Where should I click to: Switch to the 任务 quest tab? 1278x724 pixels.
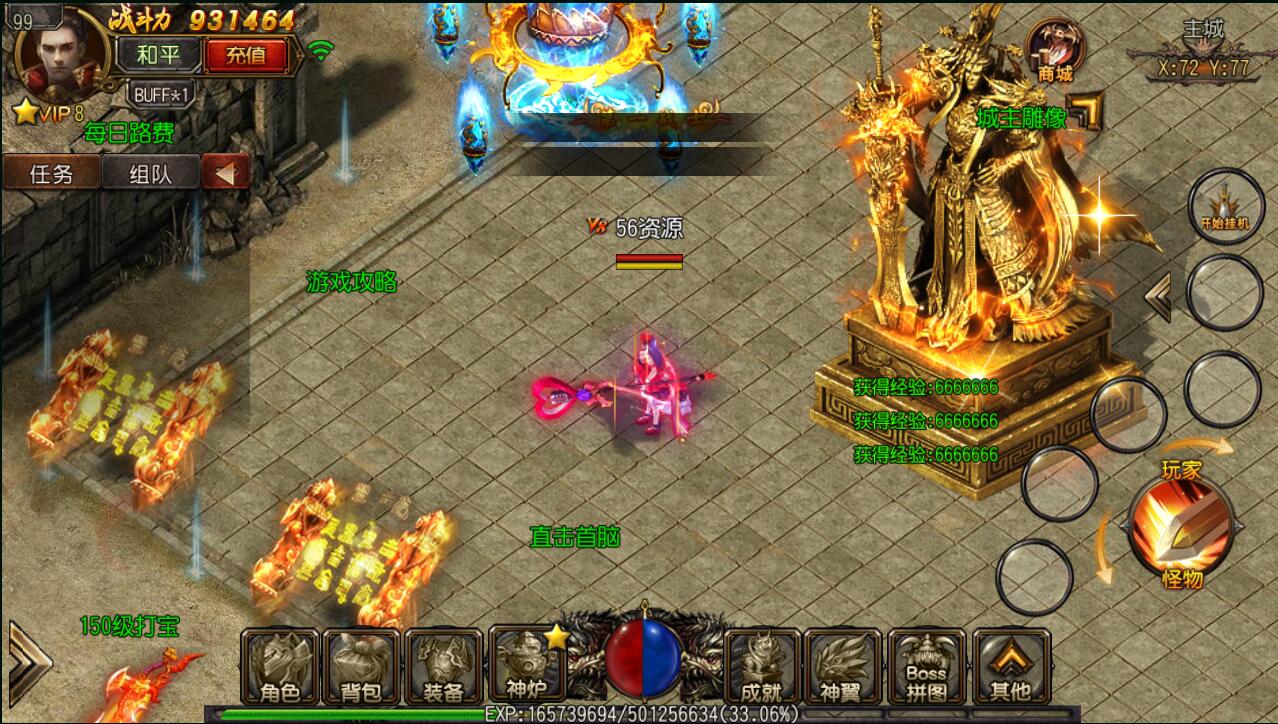click(x=51, y=174)
